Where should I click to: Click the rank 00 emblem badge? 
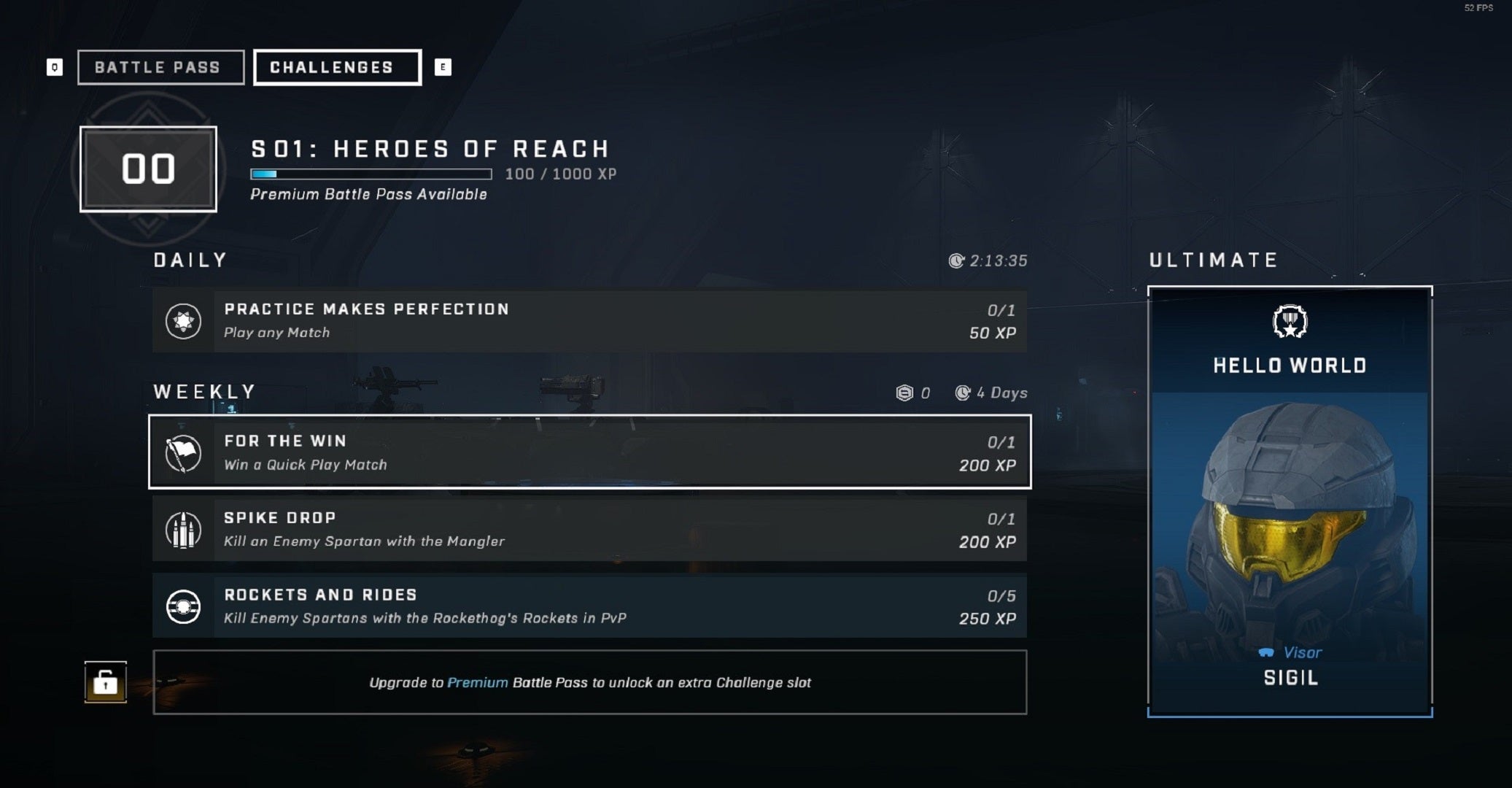click(x=147, y=169)
